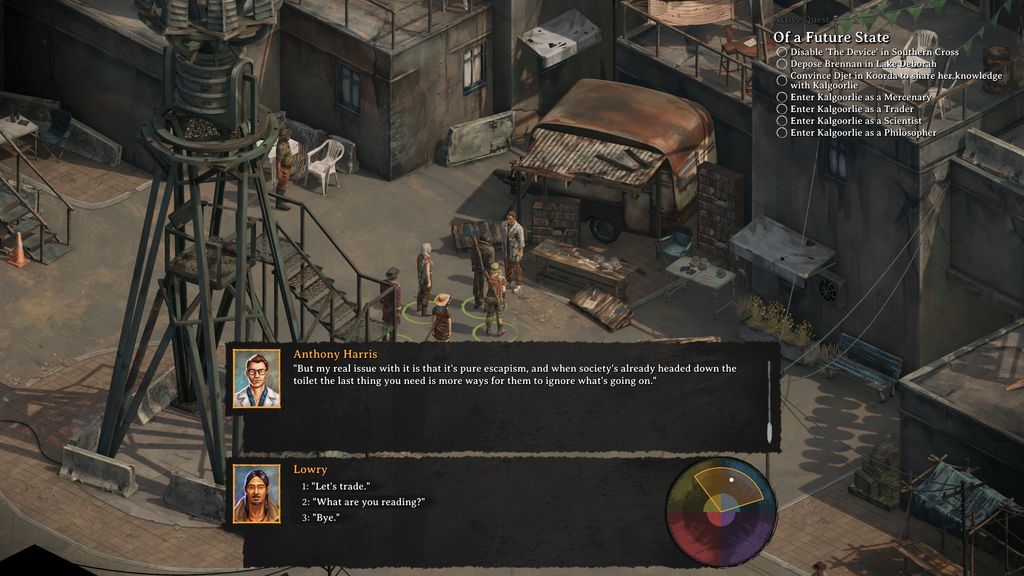The height and width of the screenshot is (576, 1024).
Task: Click Lowry's character portrait
Action: point(256,494)
